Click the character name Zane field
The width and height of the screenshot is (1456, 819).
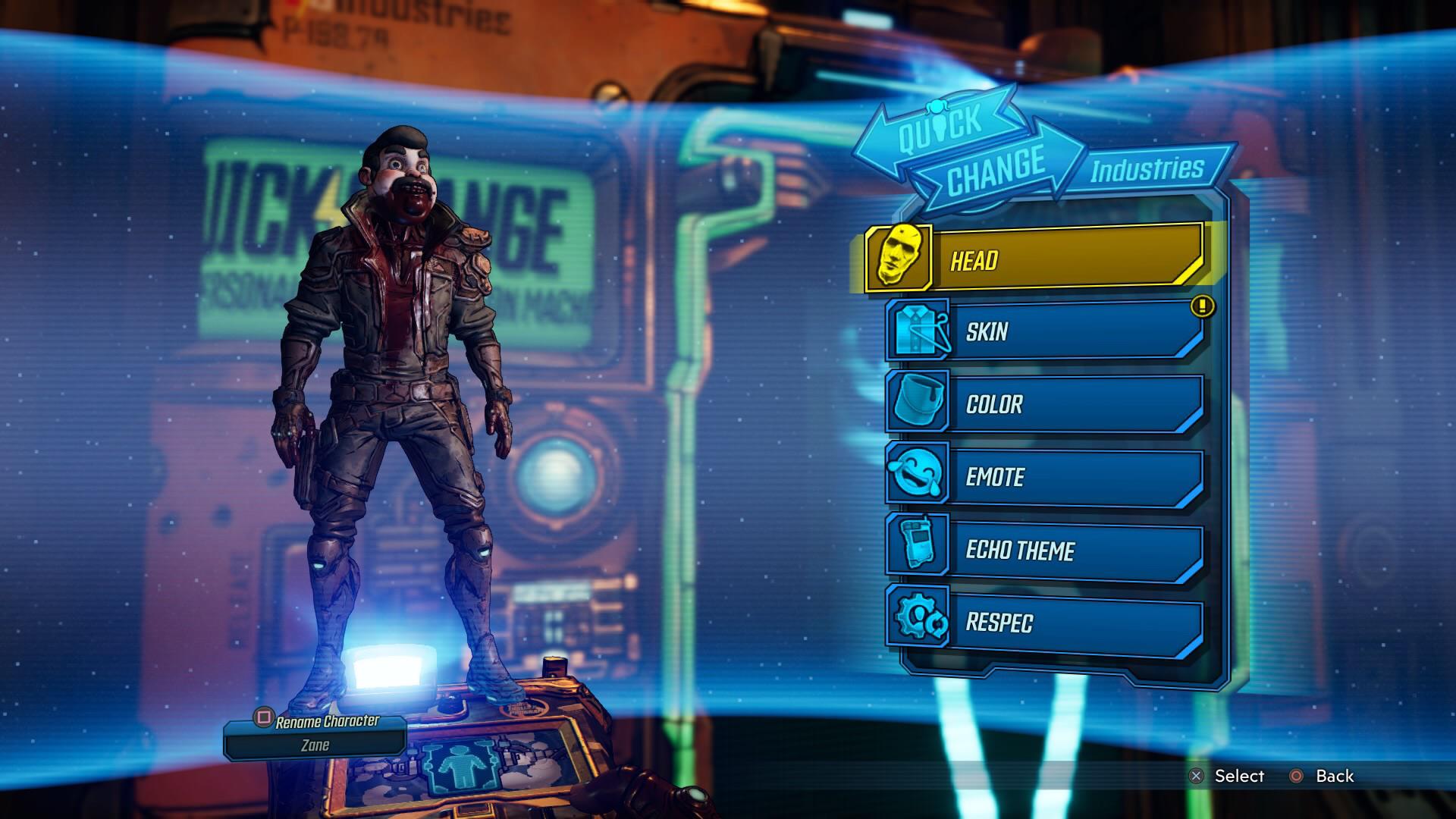pos(315,745)
